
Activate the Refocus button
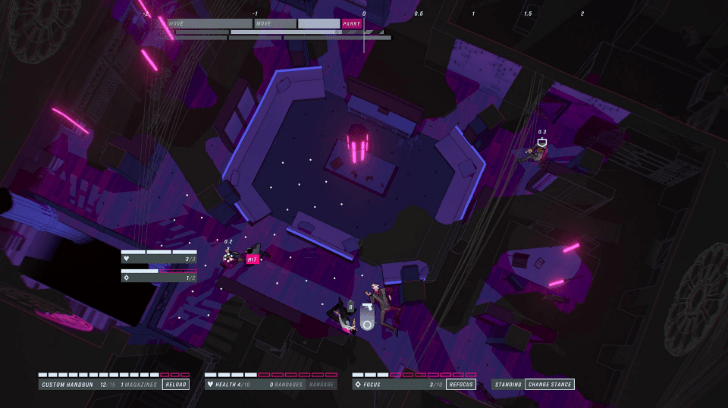(461, 384)
